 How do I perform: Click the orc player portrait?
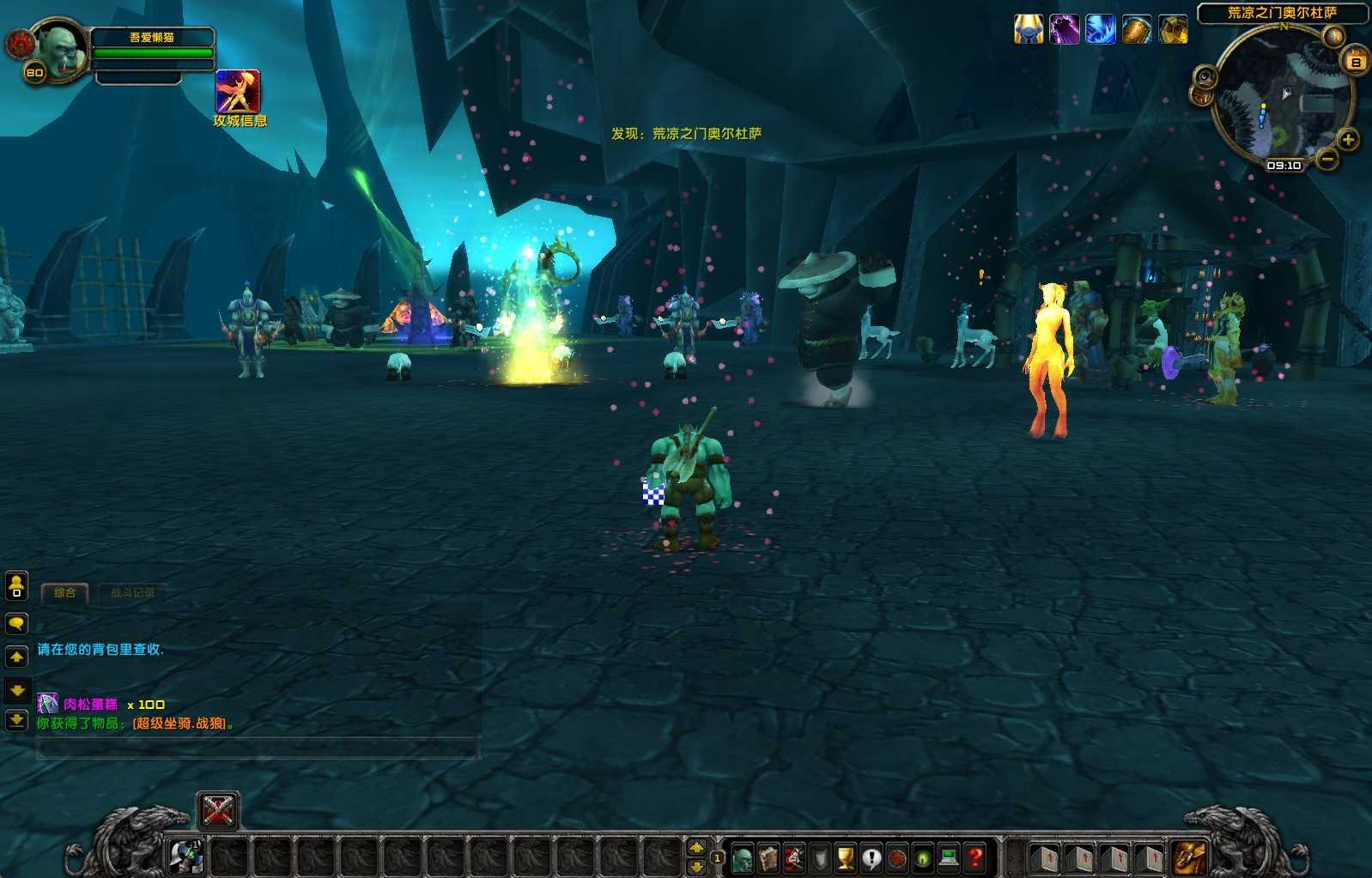pos(60,51)
